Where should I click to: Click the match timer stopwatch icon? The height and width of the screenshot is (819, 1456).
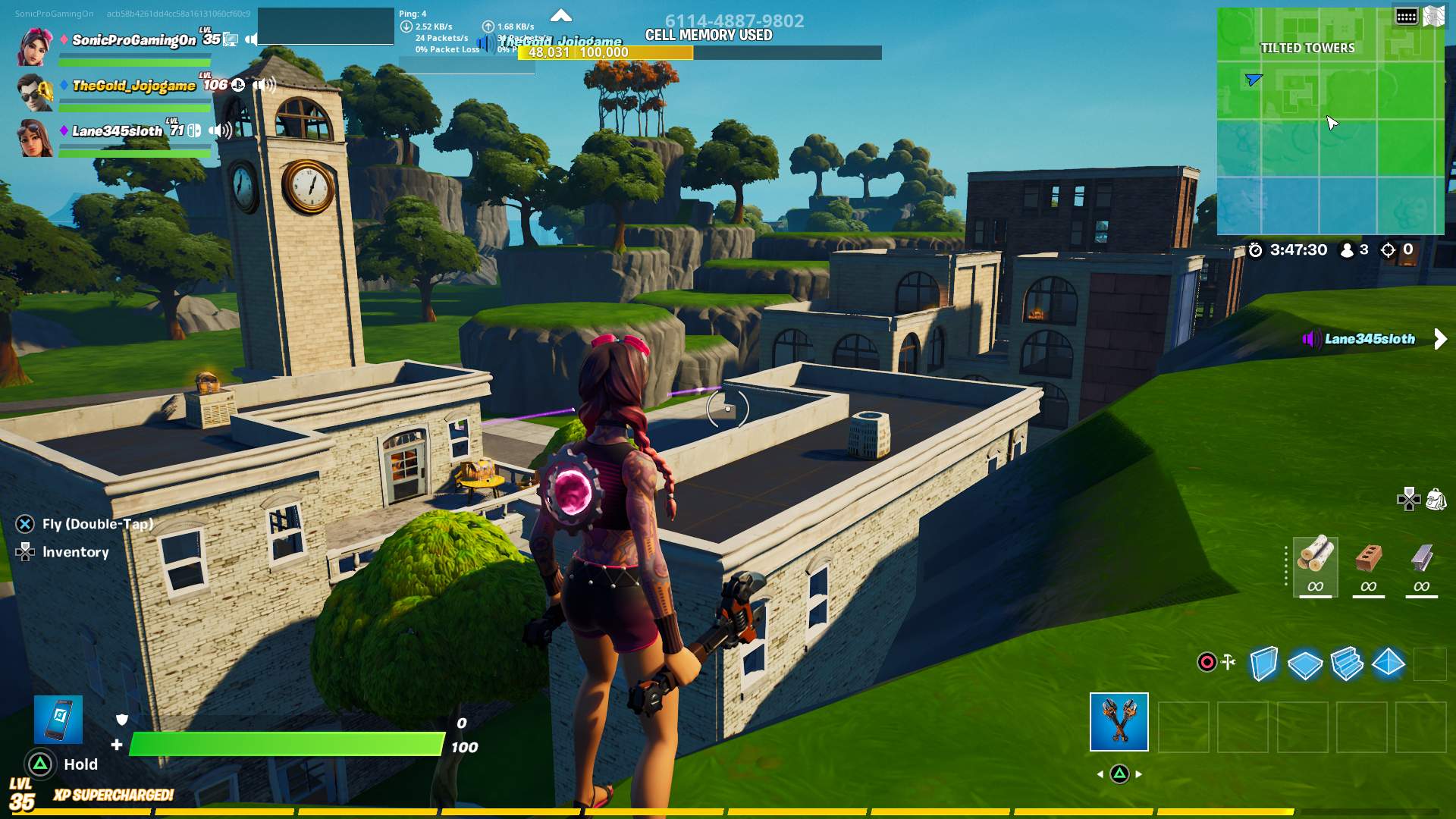pyautogui.click(x=1256, y=250)
